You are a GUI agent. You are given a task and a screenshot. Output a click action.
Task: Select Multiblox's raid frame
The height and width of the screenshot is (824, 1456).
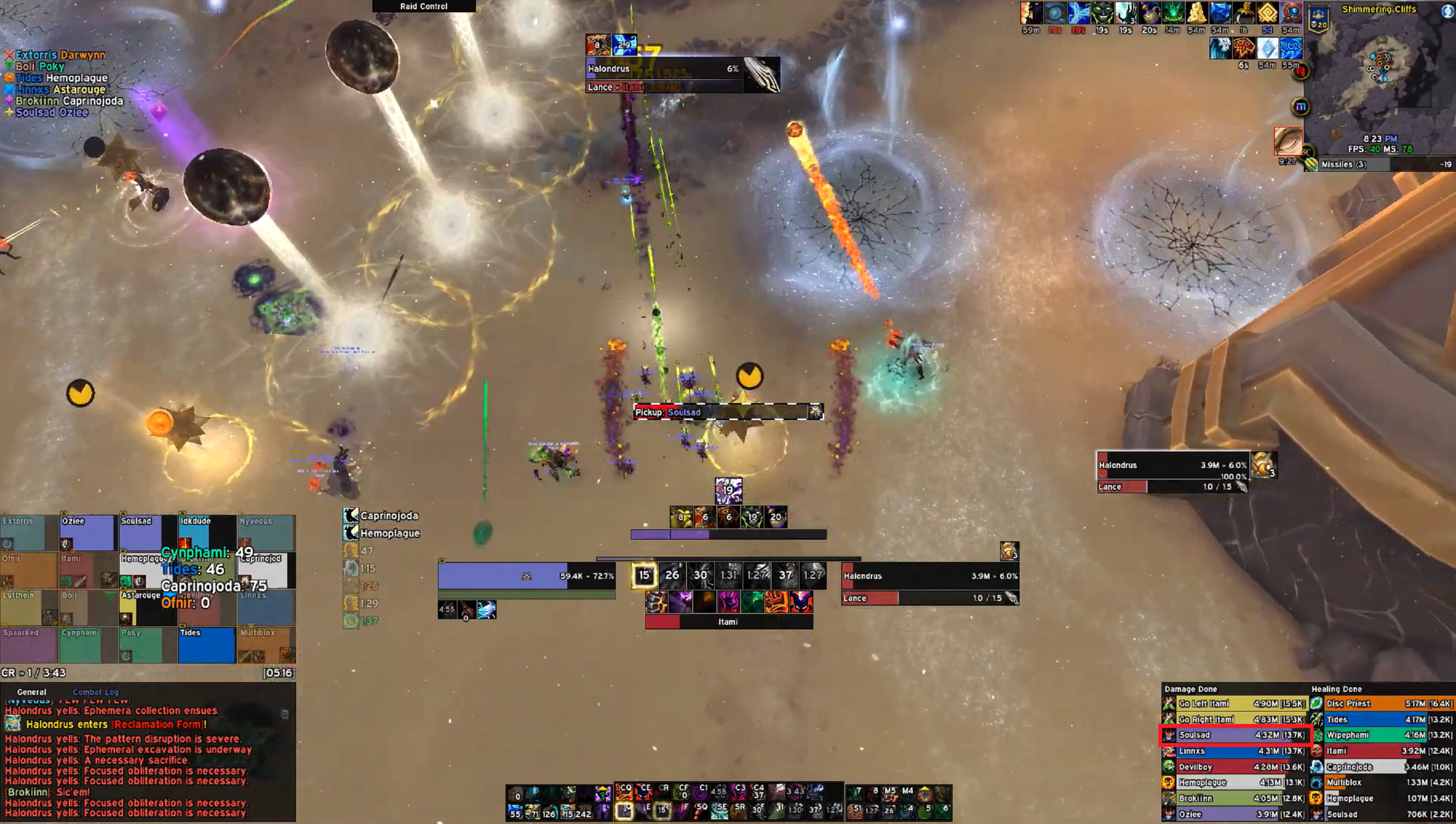click(x=266, y=644)
